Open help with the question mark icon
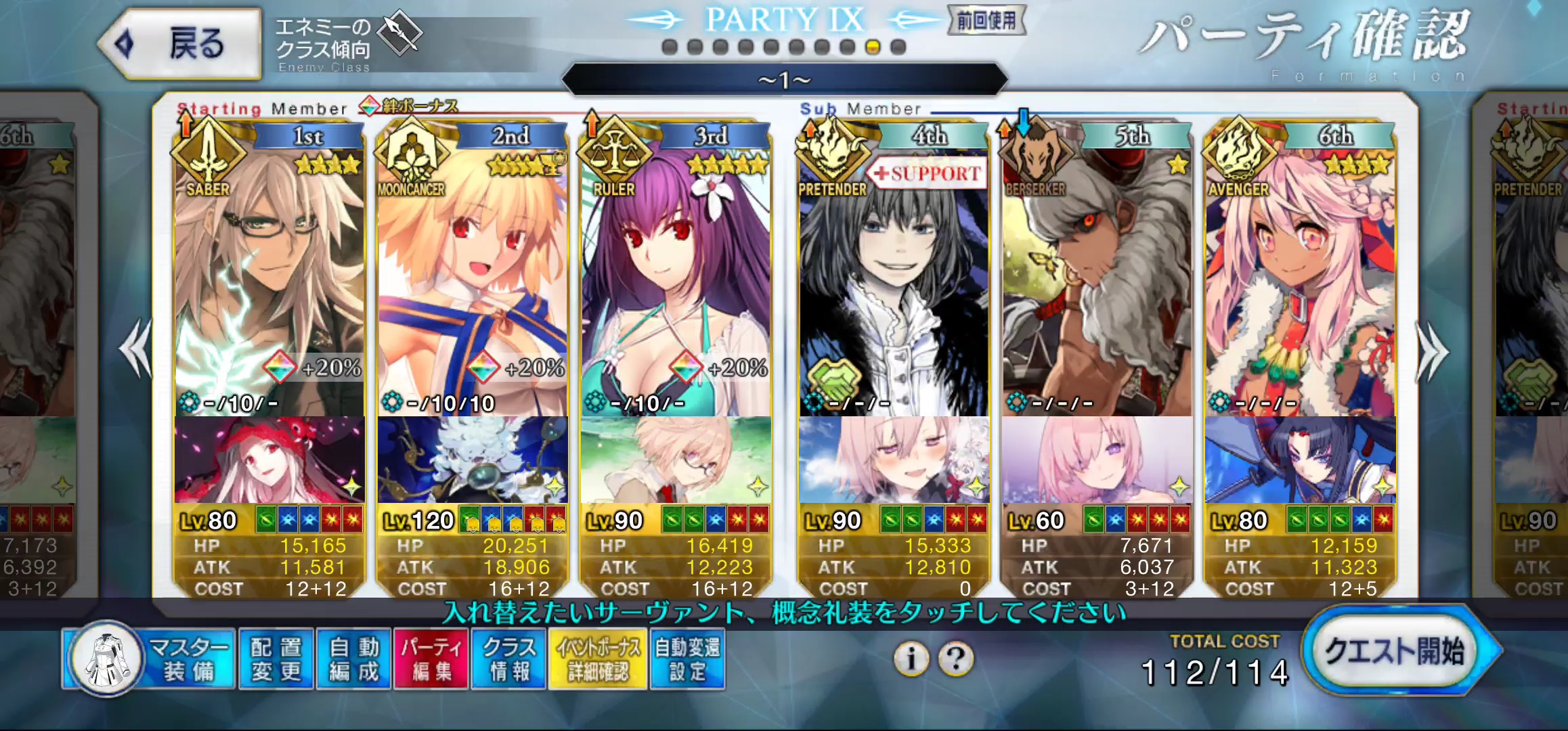The width and height of the screenshot is (1568, 731). click(x=956, y=658)
